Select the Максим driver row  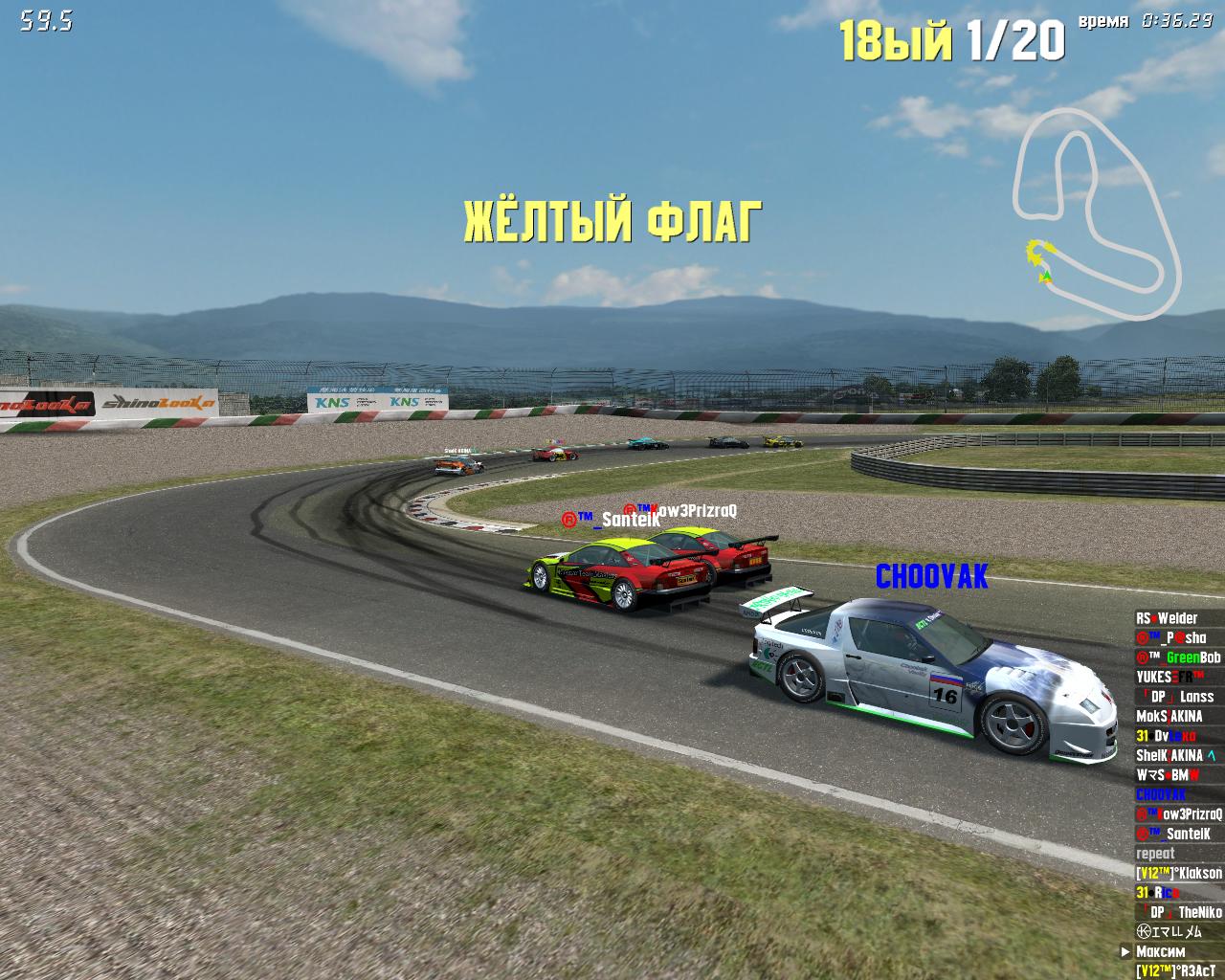tap(1160, 951)
